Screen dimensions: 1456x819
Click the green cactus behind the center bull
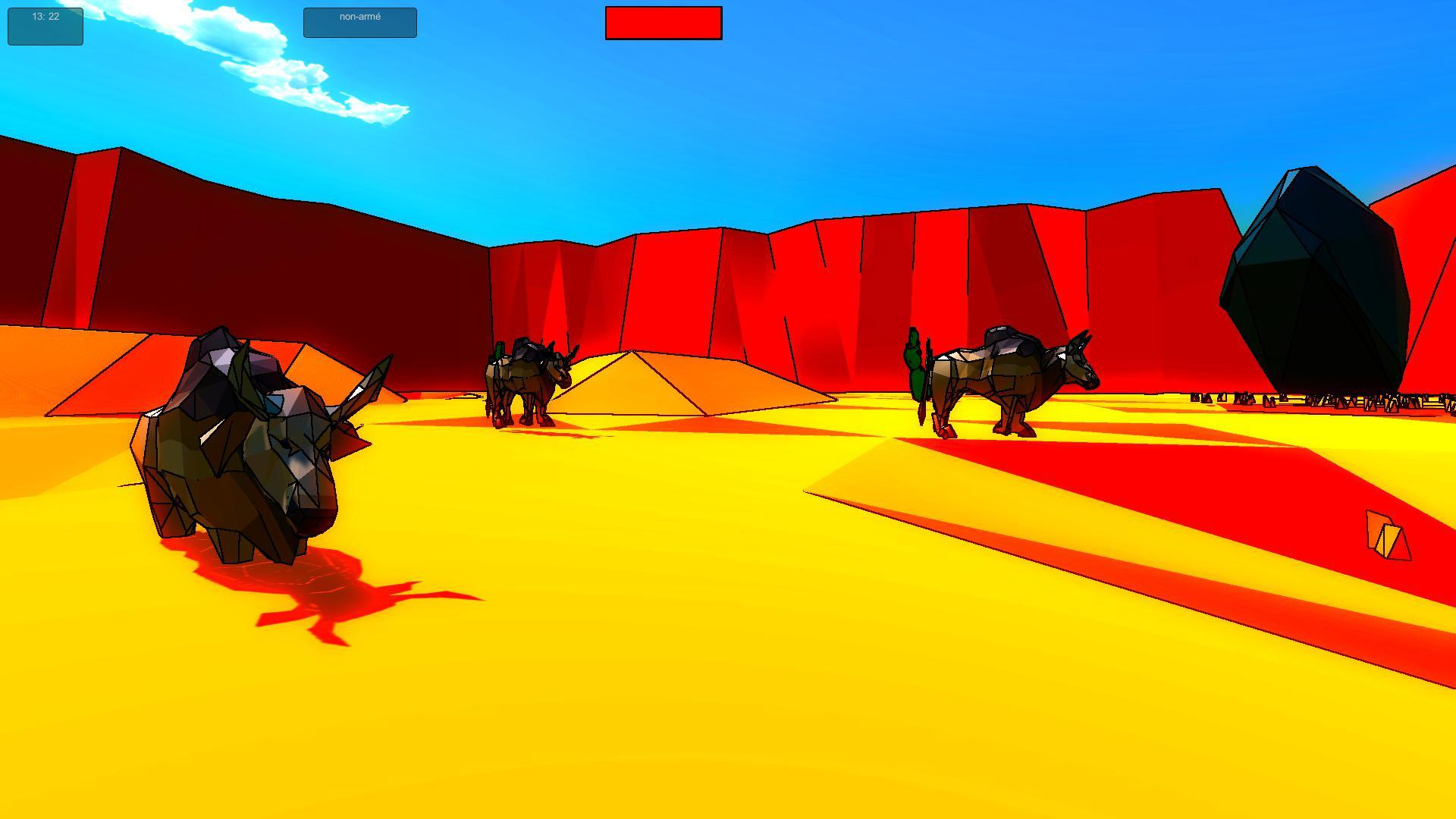[x=500, y=349]
